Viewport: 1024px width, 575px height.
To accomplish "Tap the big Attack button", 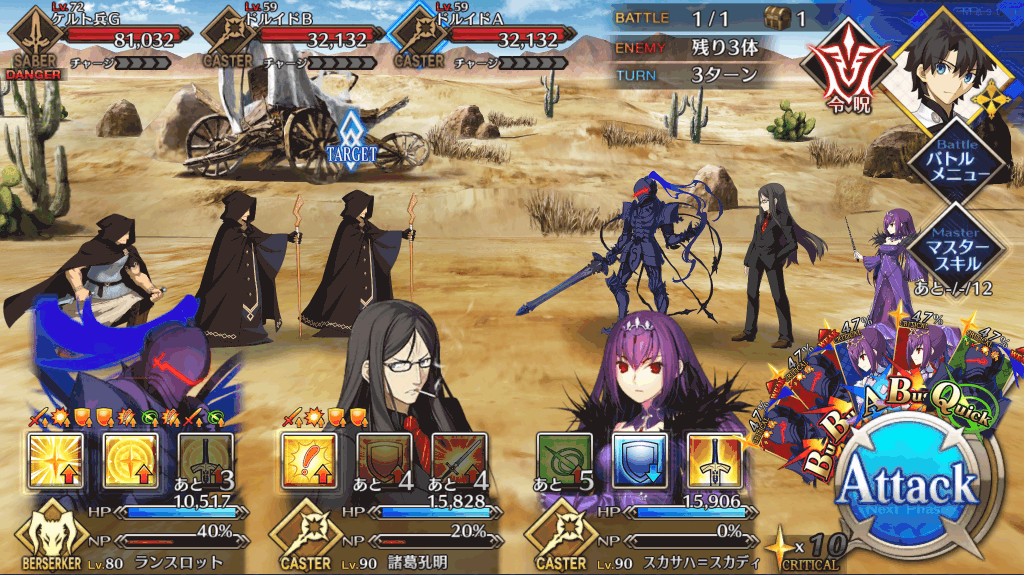I will click(906, 487).
